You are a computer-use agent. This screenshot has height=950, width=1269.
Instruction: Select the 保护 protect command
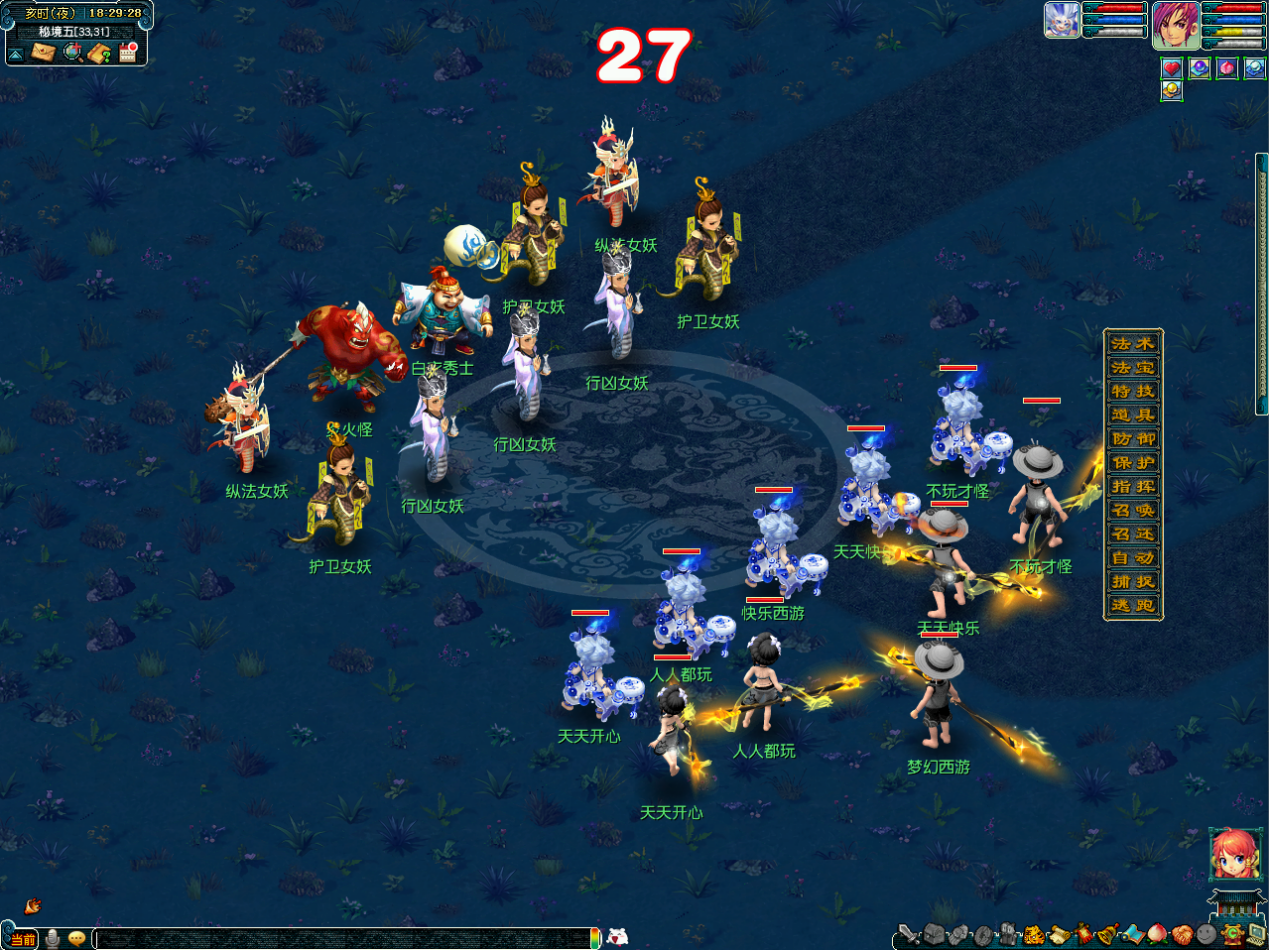point(1133,463)
